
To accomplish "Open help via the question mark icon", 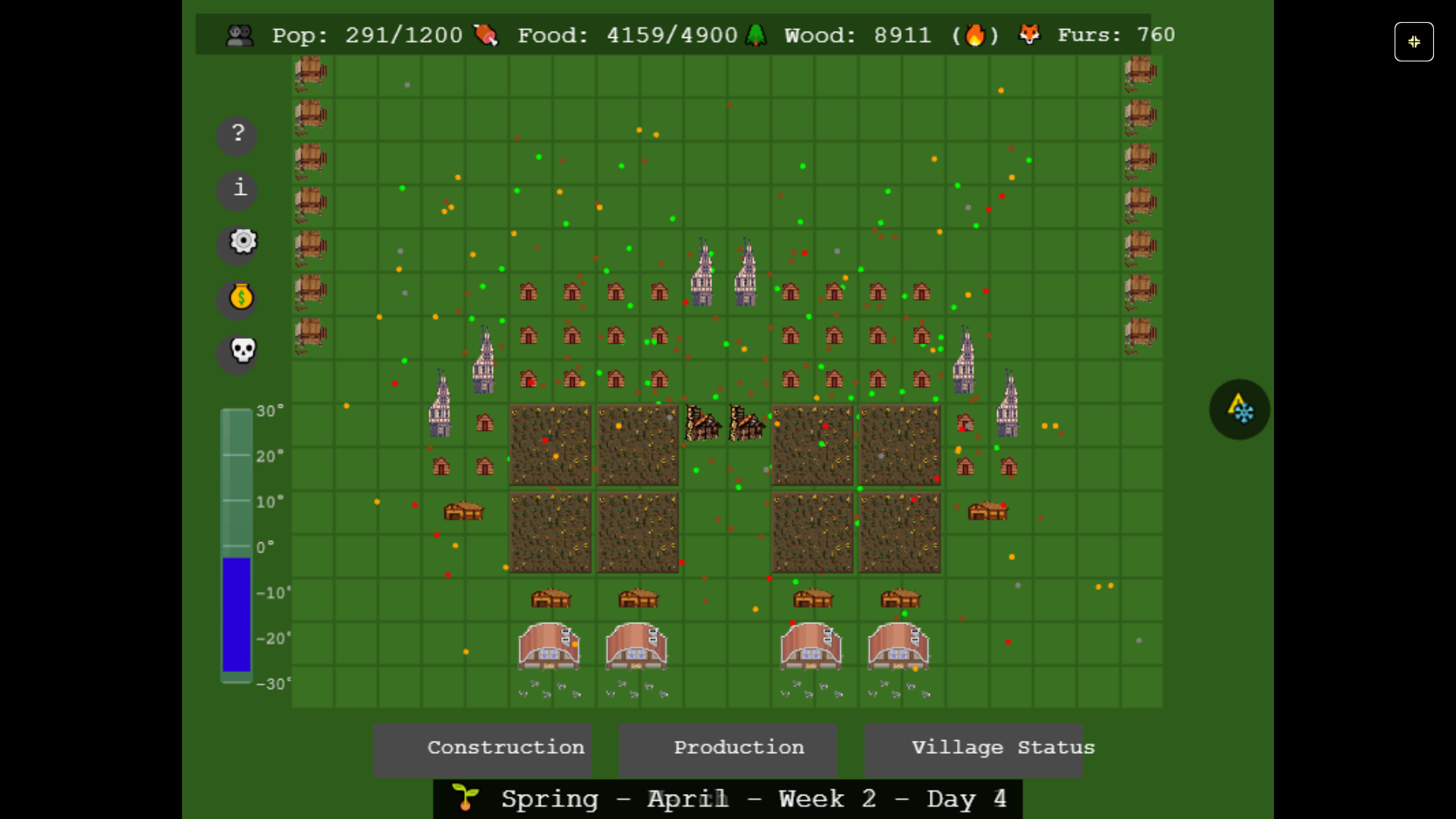I will pyautogui.click(x=237, y=135).
